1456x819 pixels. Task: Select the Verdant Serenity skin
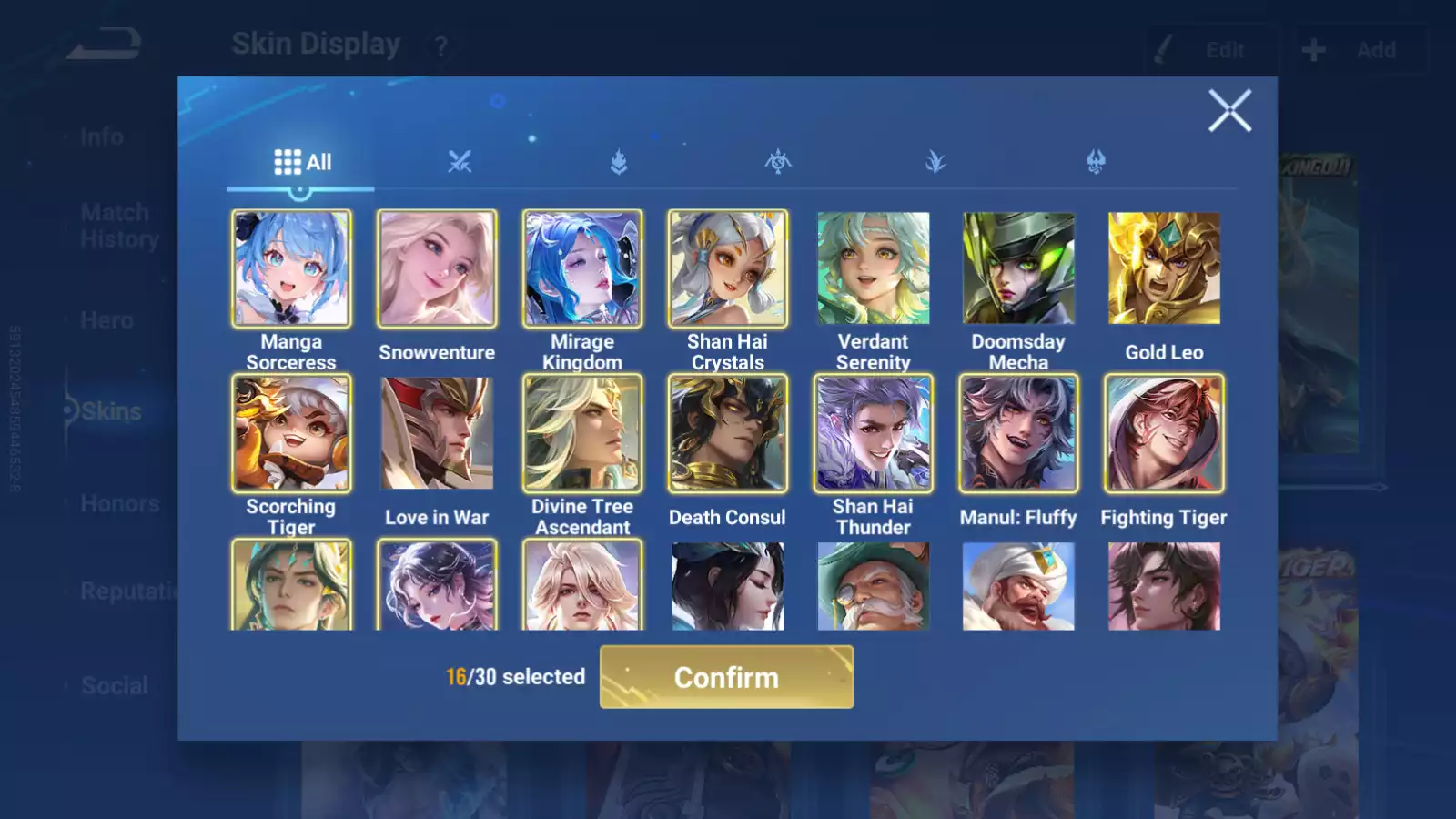coord(874,268)
